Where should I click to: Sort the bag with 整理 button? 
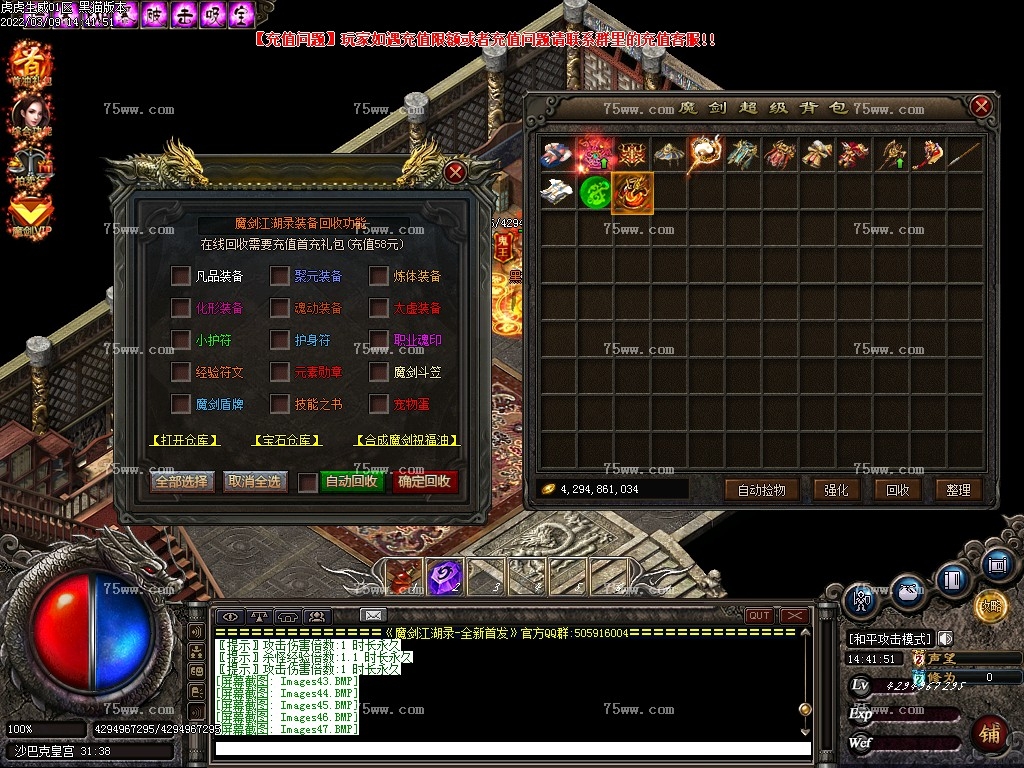[x=958, y=490]
